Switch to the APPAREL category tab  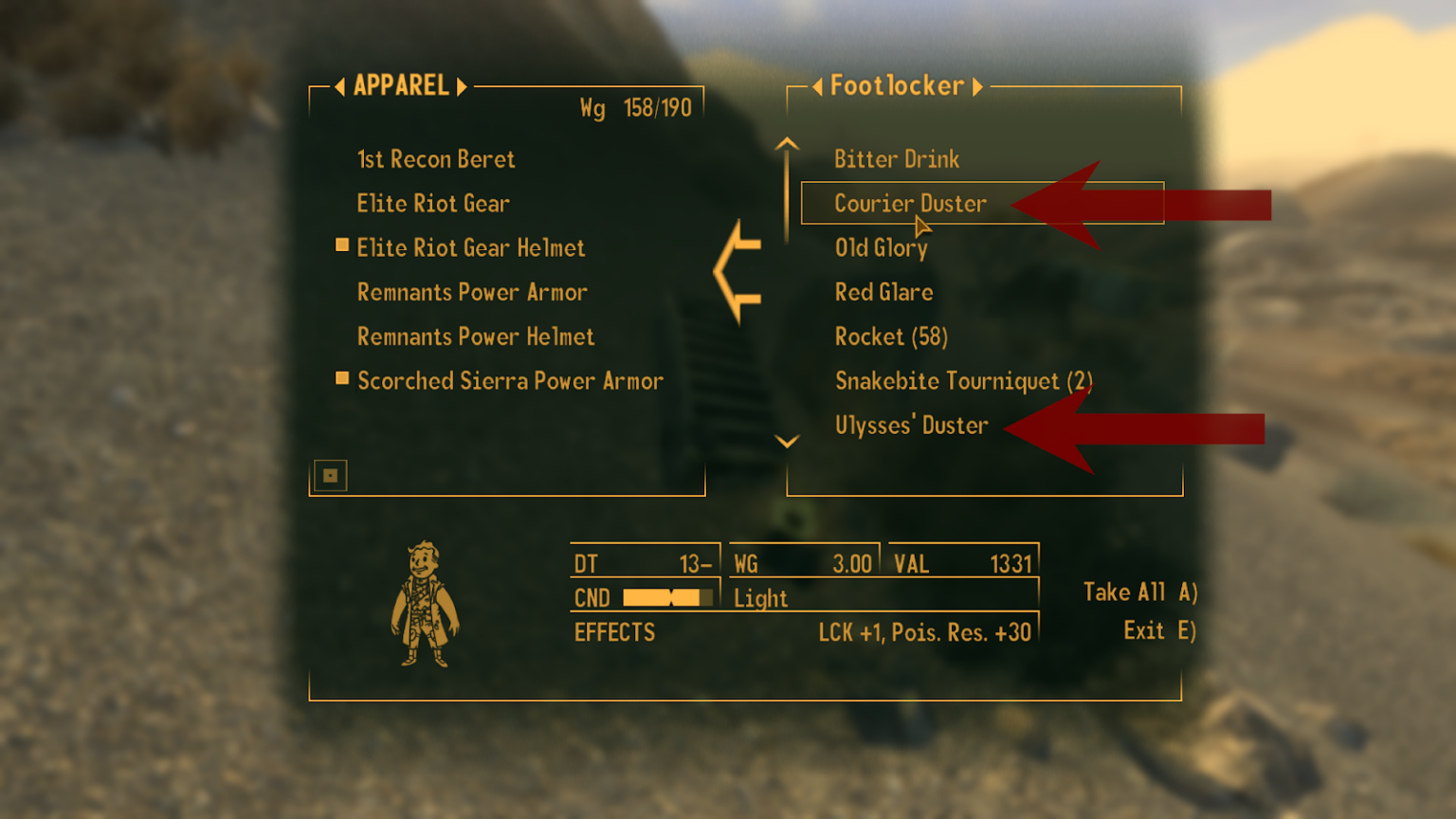400,85
